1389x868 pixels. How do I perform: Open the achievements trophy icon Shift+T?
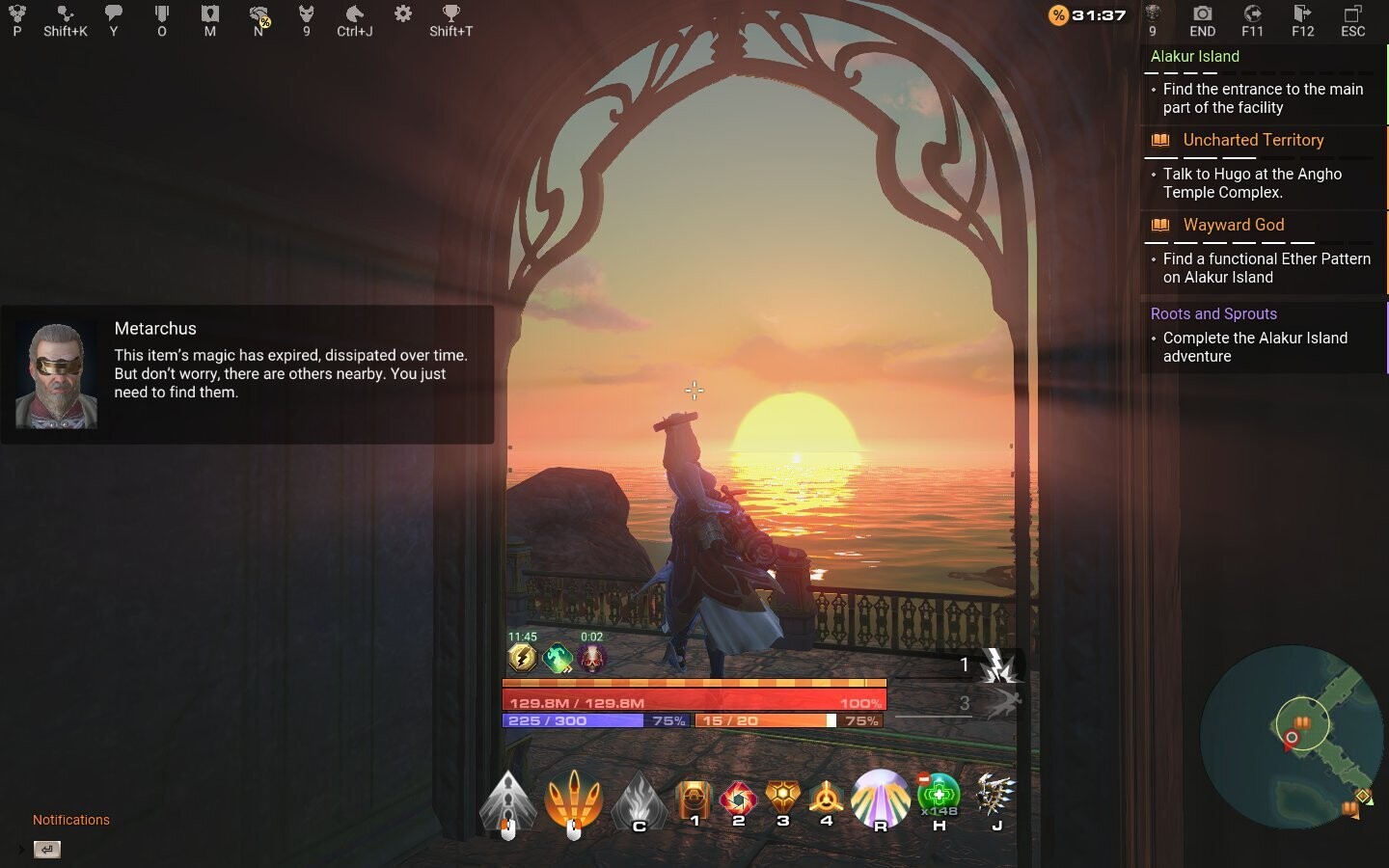[449, 17]
